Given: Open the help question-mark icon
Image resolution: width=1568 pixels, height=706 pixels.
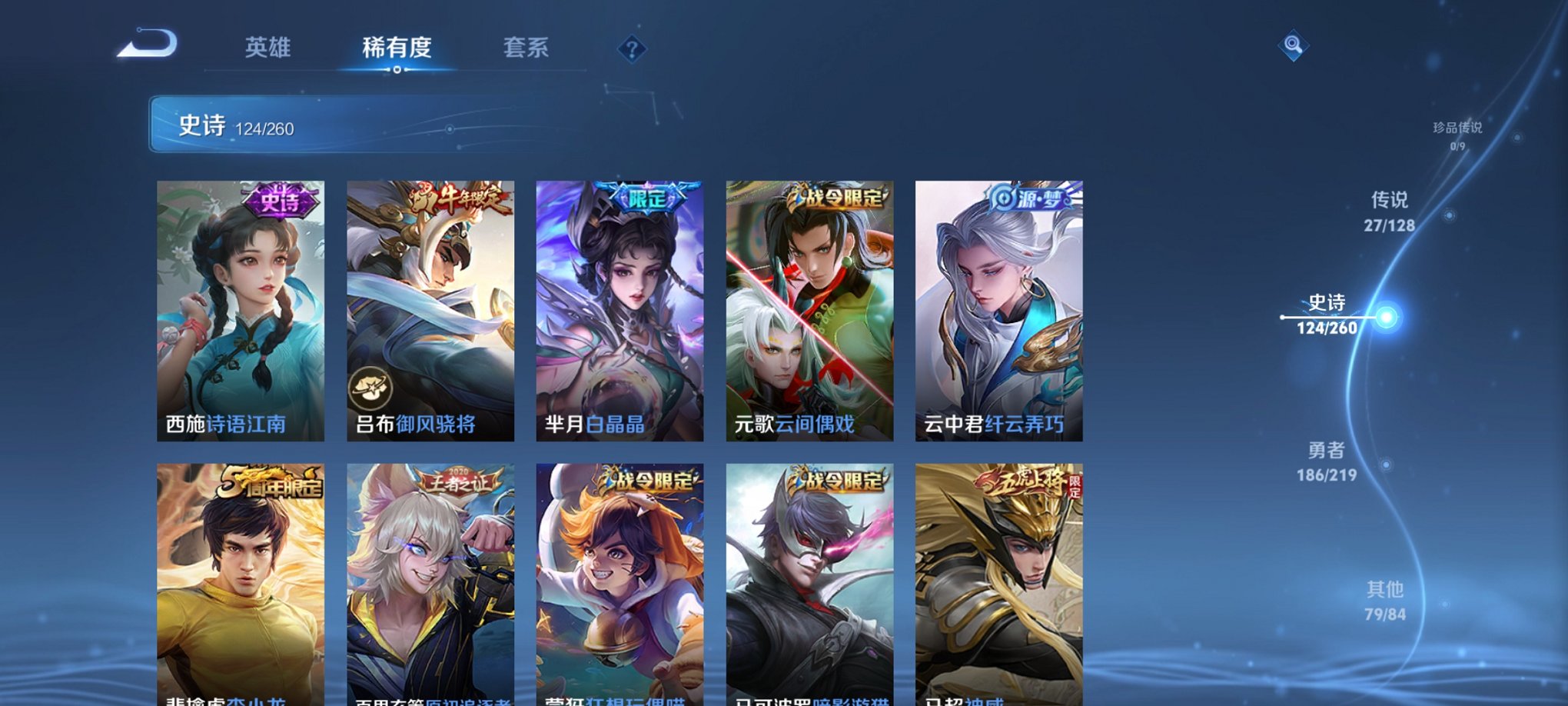Looking at the screenshot, I should pyautogui.click(x=632, y=50).
